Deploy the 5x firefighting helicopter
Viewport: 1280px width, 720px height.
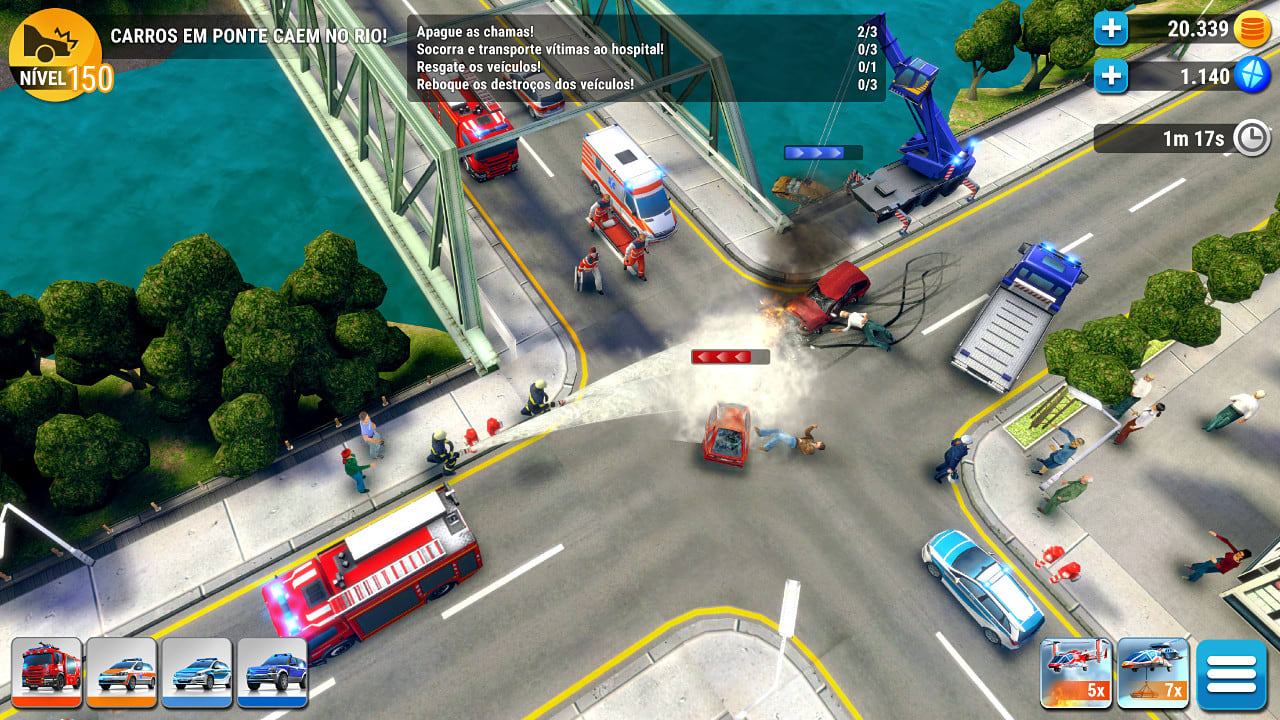[x=1075, y=673]
